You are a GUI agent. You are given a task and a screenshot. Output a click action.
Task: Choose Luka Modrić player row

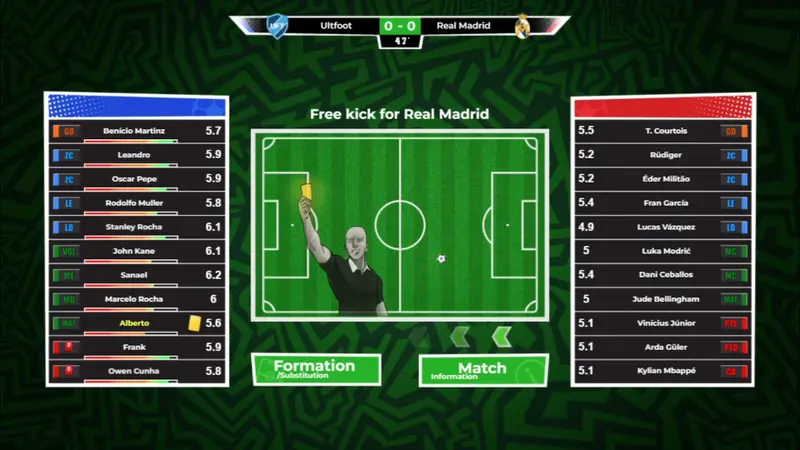662,251
